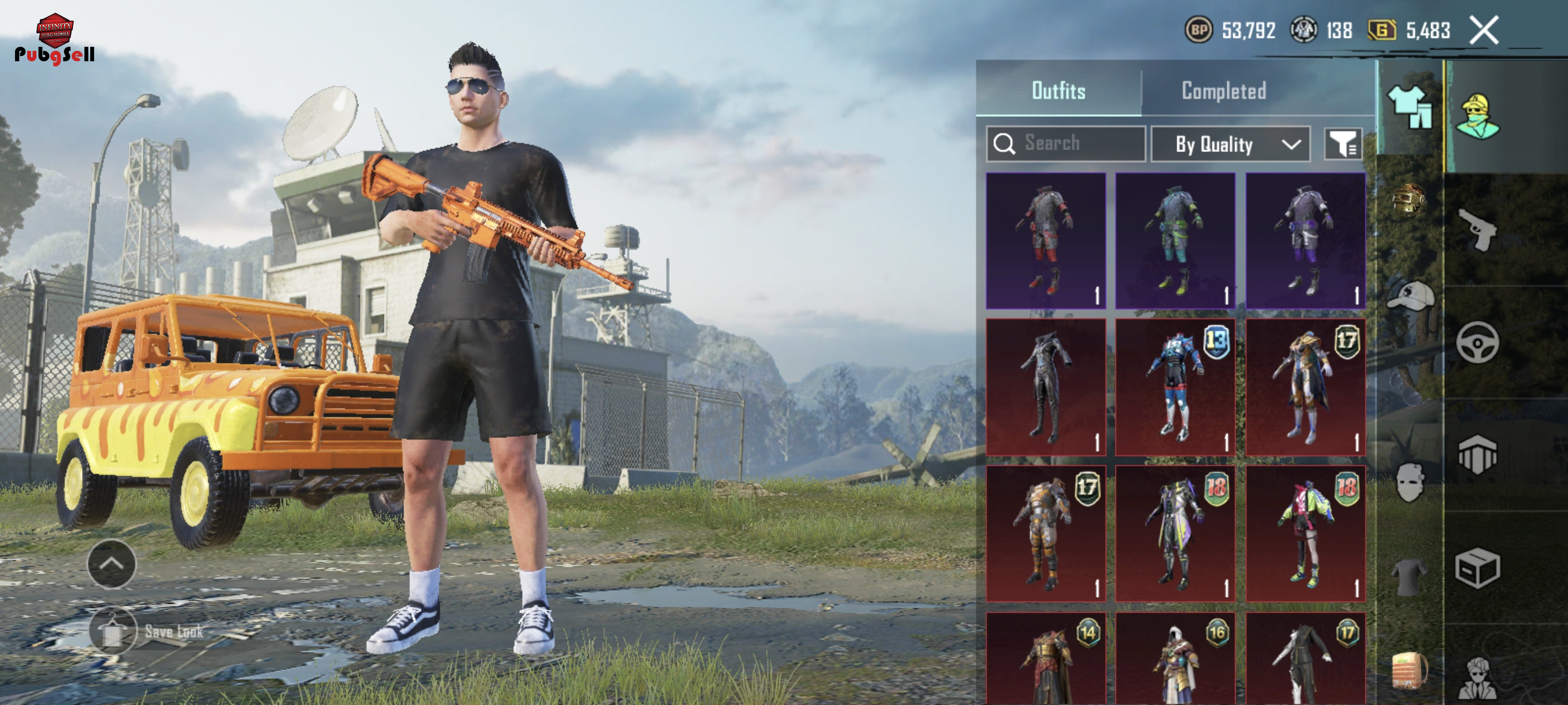The image size is (1568, 705).
Task: Close the inventory with the X button
Action: coord(1484,31)
